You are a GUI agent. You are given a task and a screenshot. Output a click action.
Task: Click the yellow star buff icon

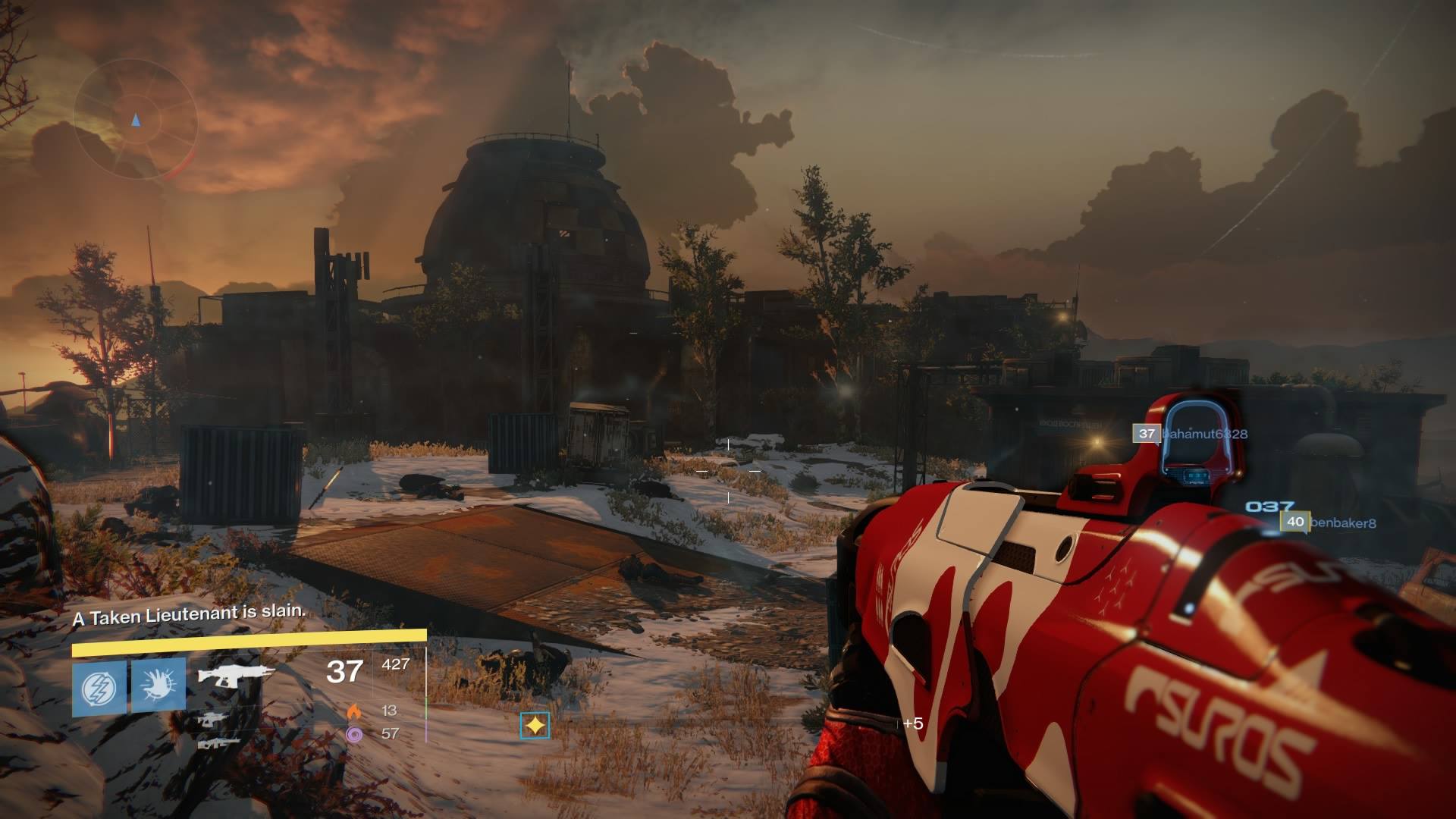pyautogui.click(x=535, y=726)
